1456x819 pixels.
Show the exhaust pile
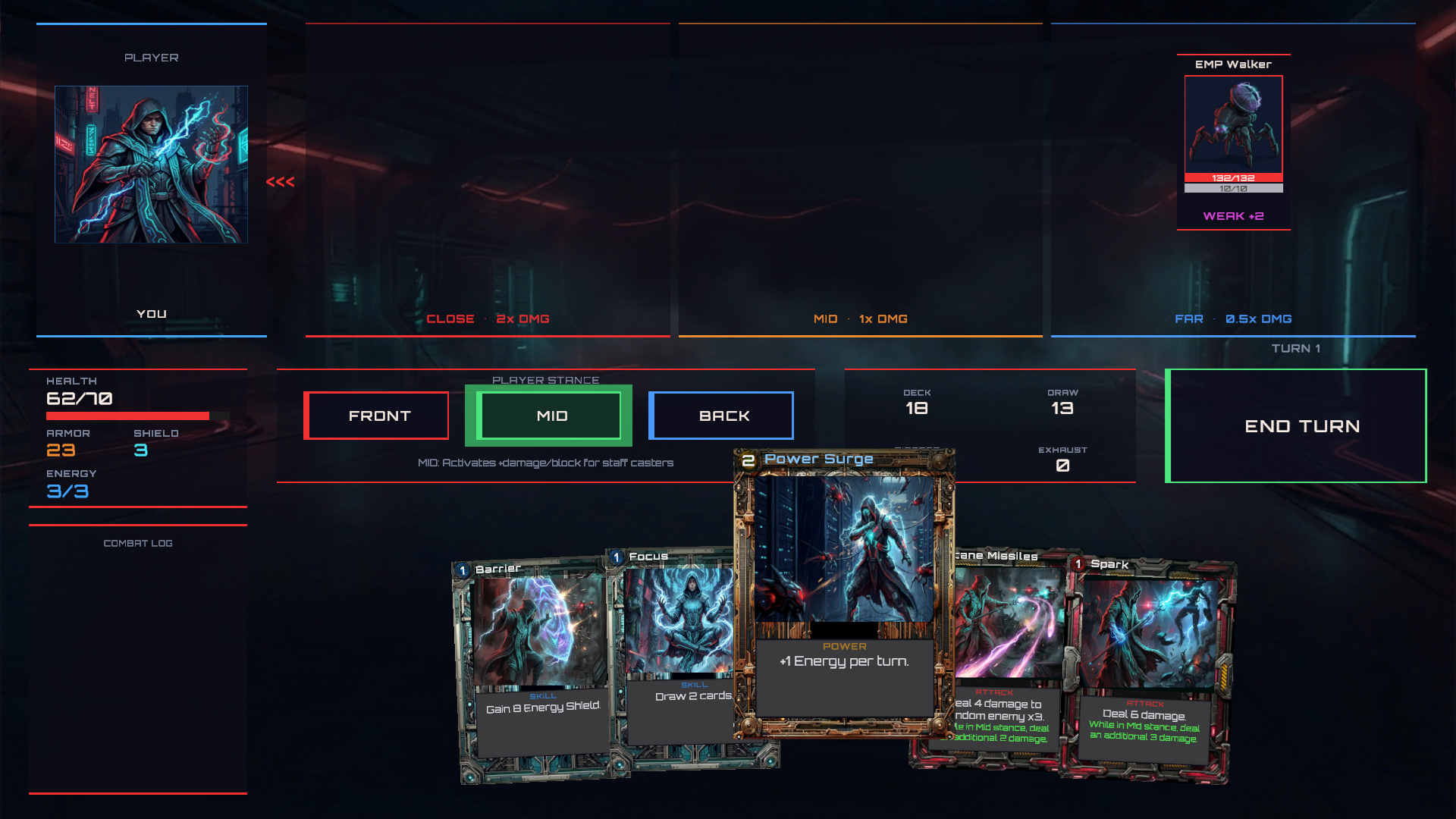(1062, 460)
